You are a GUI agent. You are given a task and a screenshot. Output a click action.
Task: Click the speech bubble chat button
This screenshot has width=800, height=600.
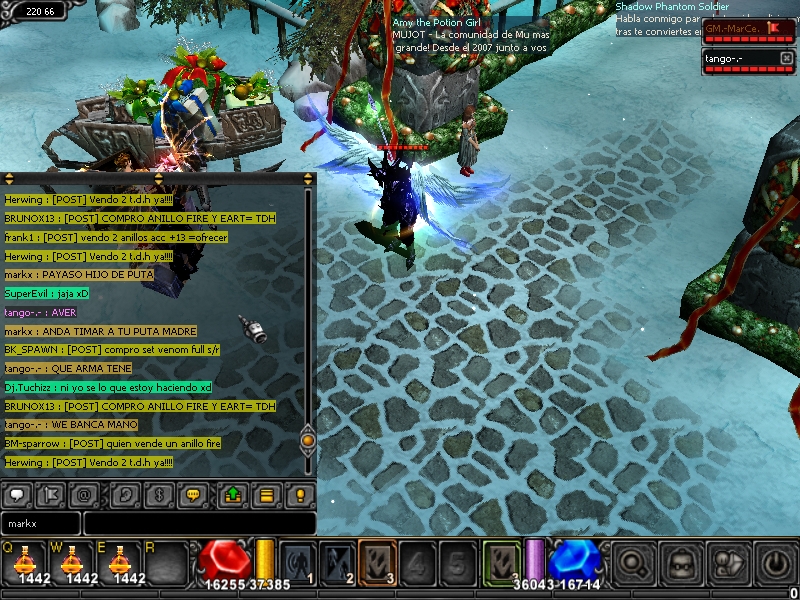point(18,494)
